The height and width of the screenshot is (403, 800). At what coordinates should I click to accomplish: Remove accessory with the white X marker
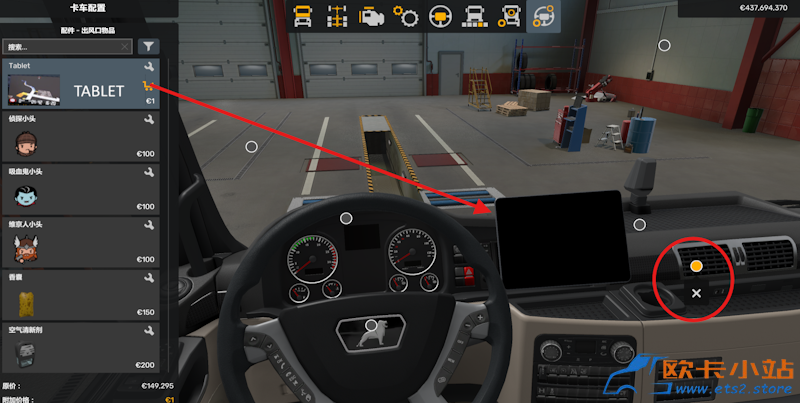[x=696, y=293]
